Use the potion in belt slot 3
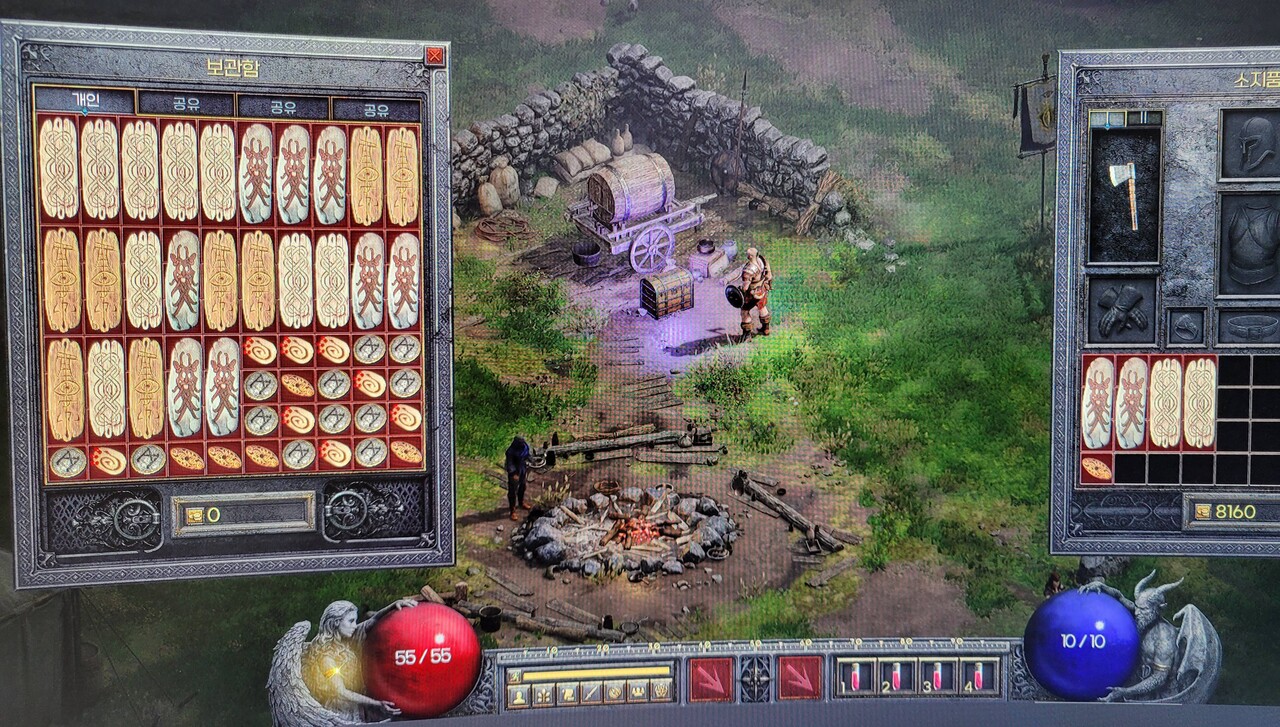1280x727 pixels. point(937,675)
